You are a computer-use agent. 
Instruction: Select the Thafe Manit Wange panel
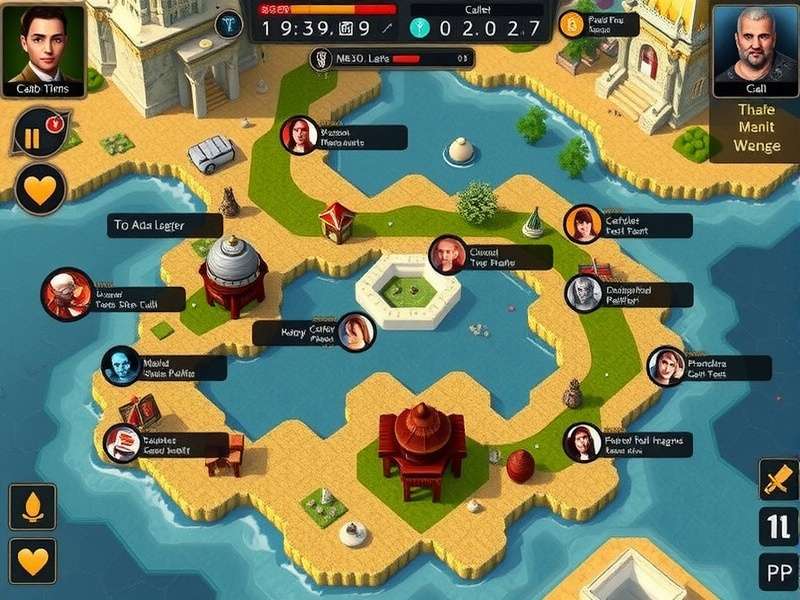coord(755,129)
